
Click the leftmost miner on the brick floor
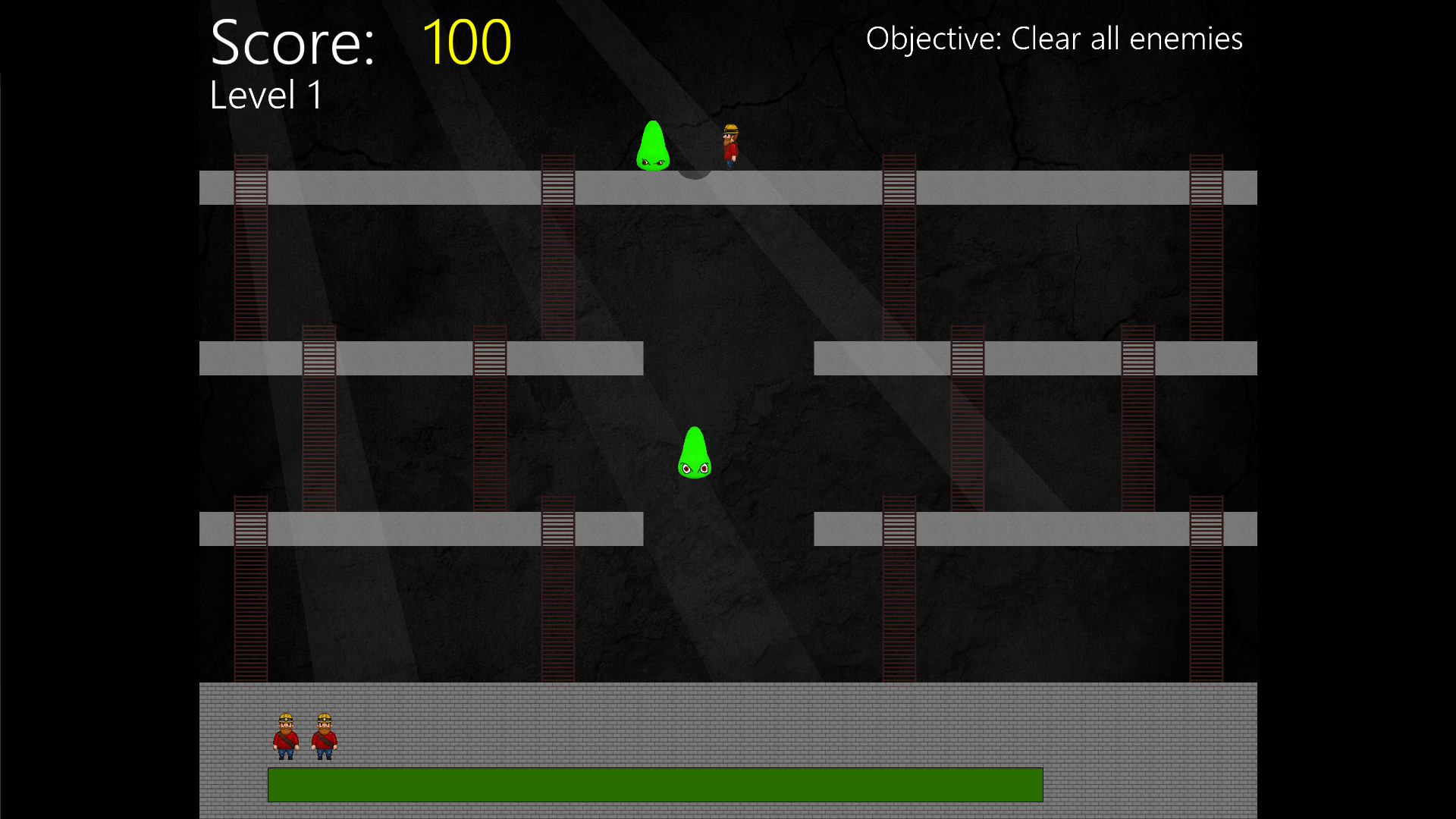tap(284, 734)
